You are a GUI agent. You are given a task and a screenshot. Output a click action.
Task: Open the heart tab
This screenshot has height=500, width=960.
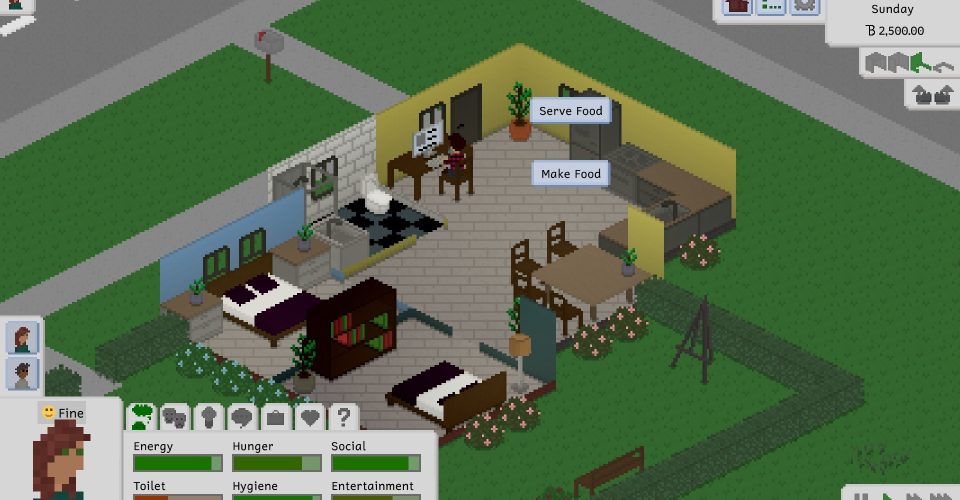click(309, 416)
